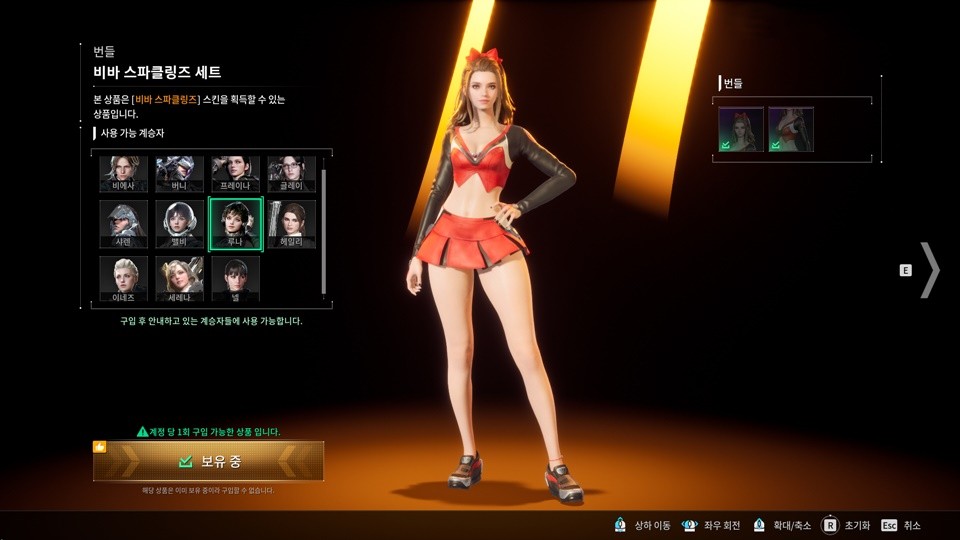
Task: Click 초기화 to reset the view
Action: coord(846,525)
